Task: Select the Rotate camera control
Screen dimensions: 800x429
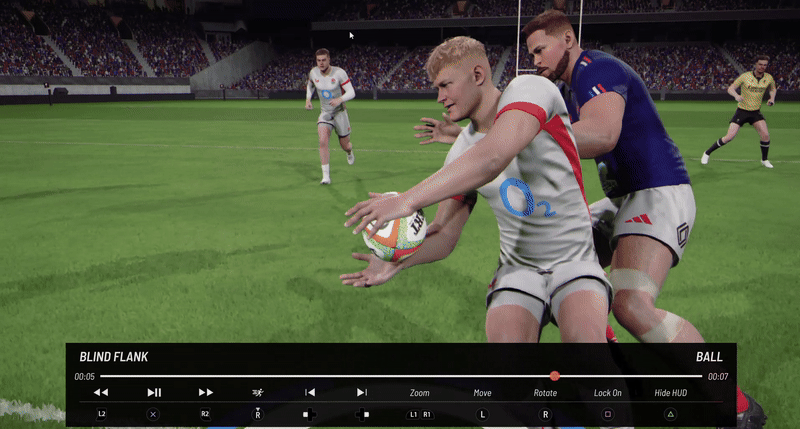Action: [545, 393]
